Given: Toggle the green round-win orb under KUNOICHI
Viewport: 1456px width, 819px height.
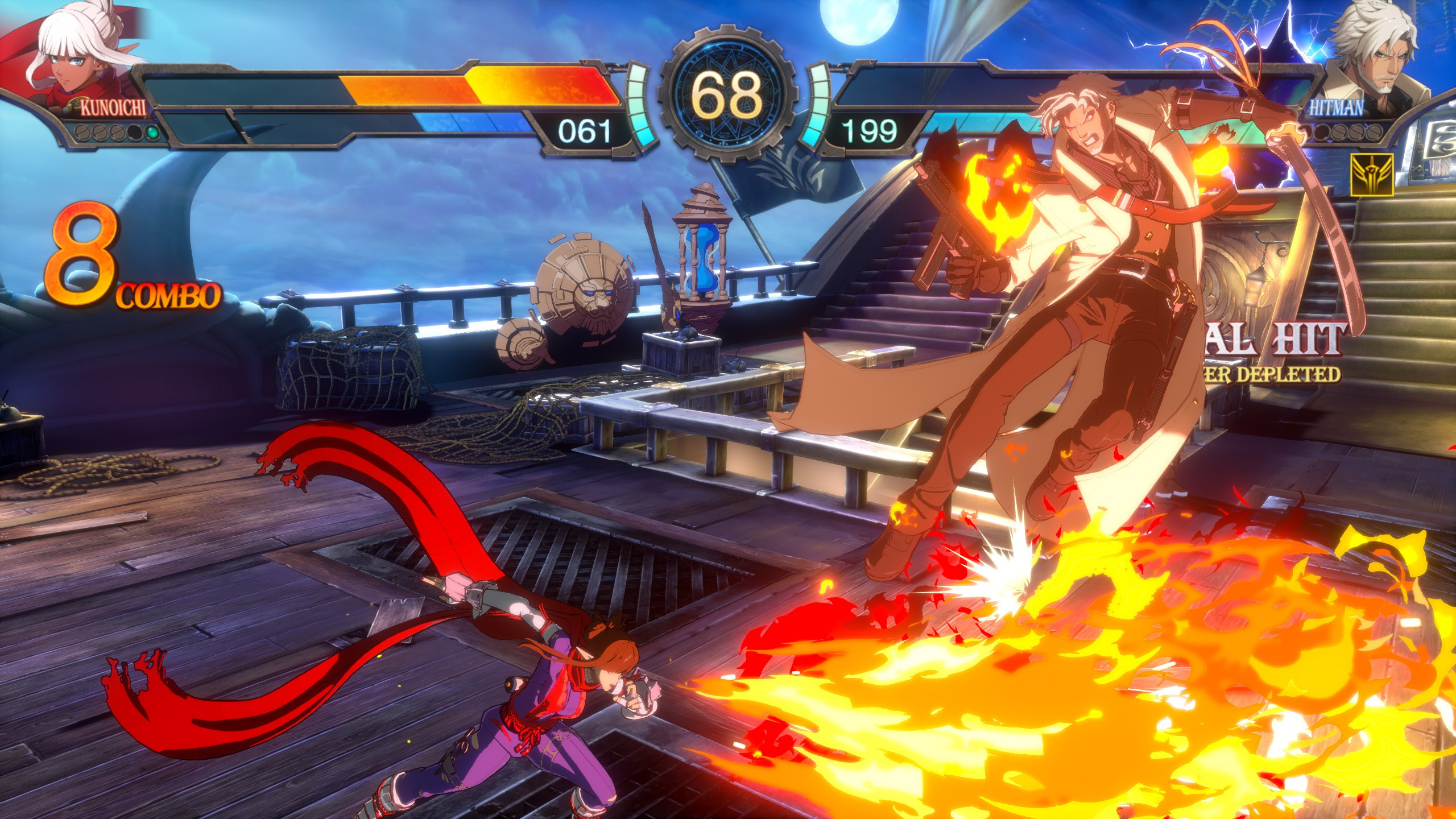Looking at the screenshot, I should (x=152, y=134).
